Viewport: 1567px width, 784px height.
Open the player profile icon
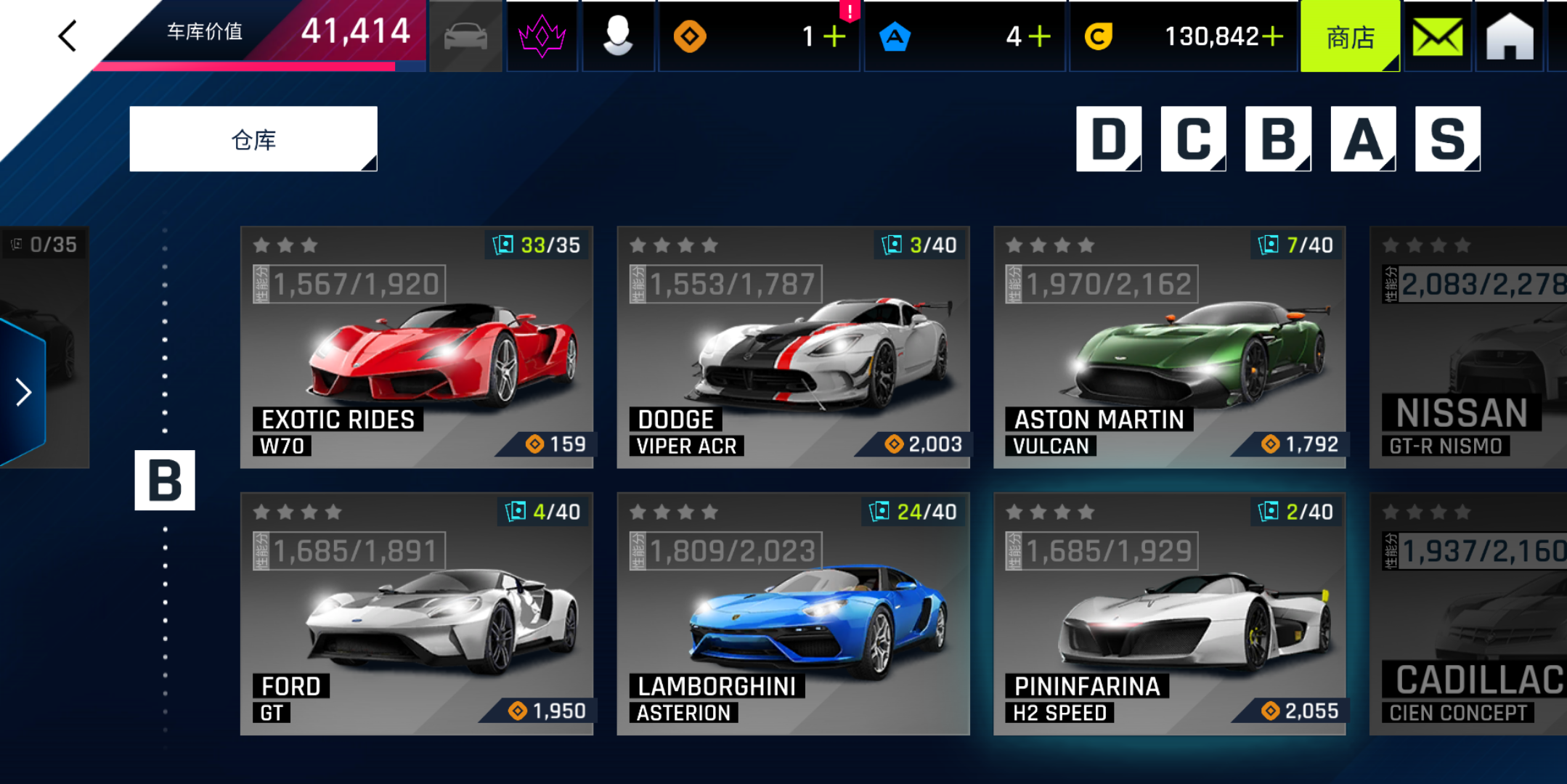click(617, 36)
